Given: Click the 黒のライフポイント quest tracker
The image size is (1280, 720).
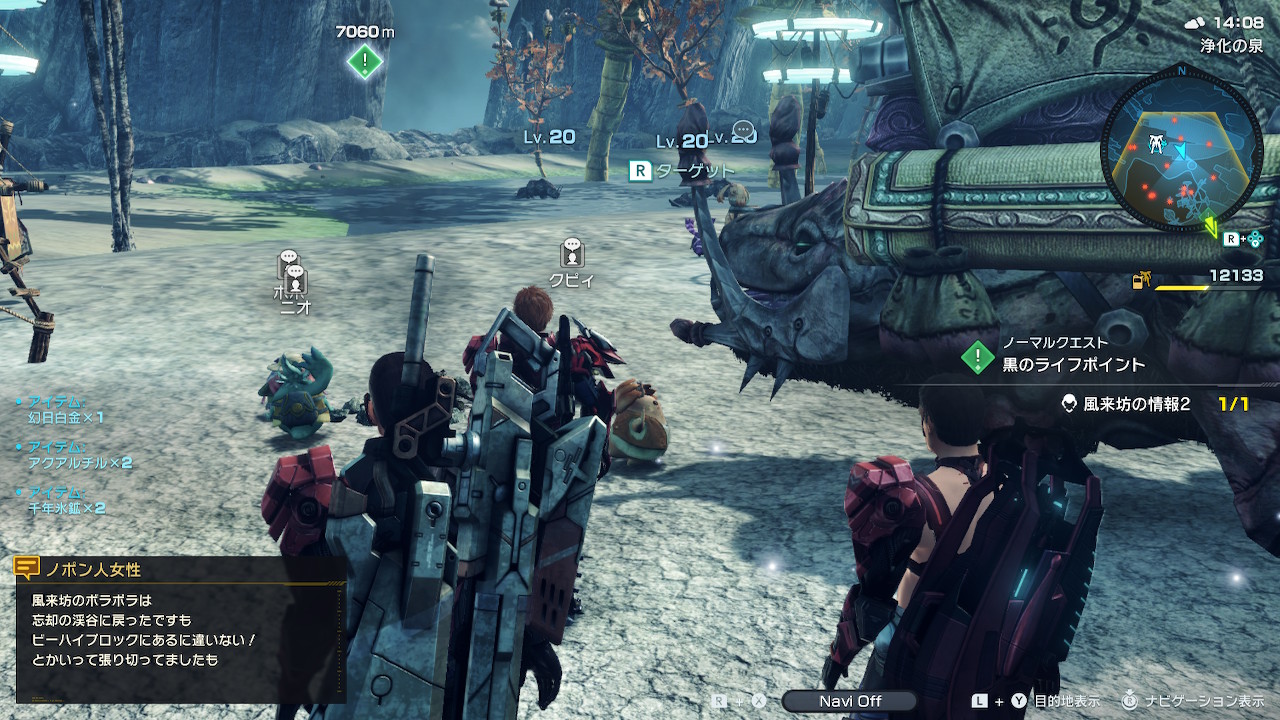Looking at the screenshot, I should [x=1073, y=364].
